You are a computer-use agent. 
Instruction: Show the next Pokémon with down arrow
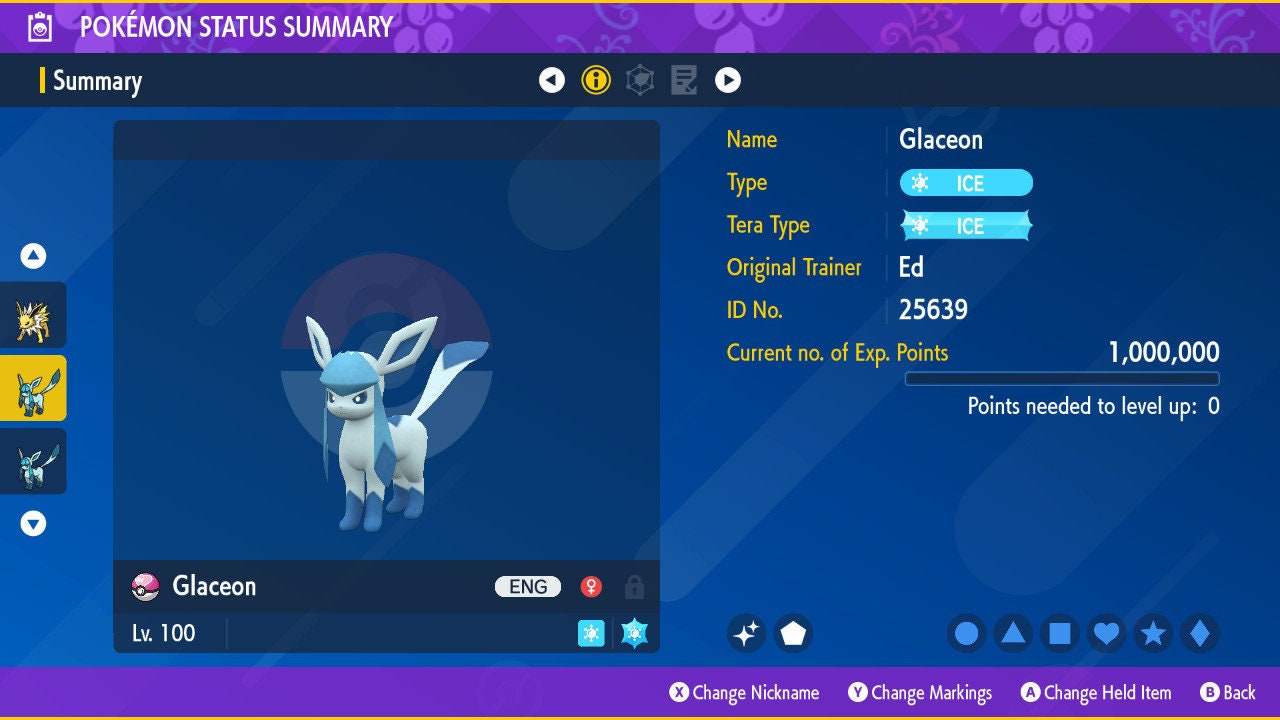33,523
